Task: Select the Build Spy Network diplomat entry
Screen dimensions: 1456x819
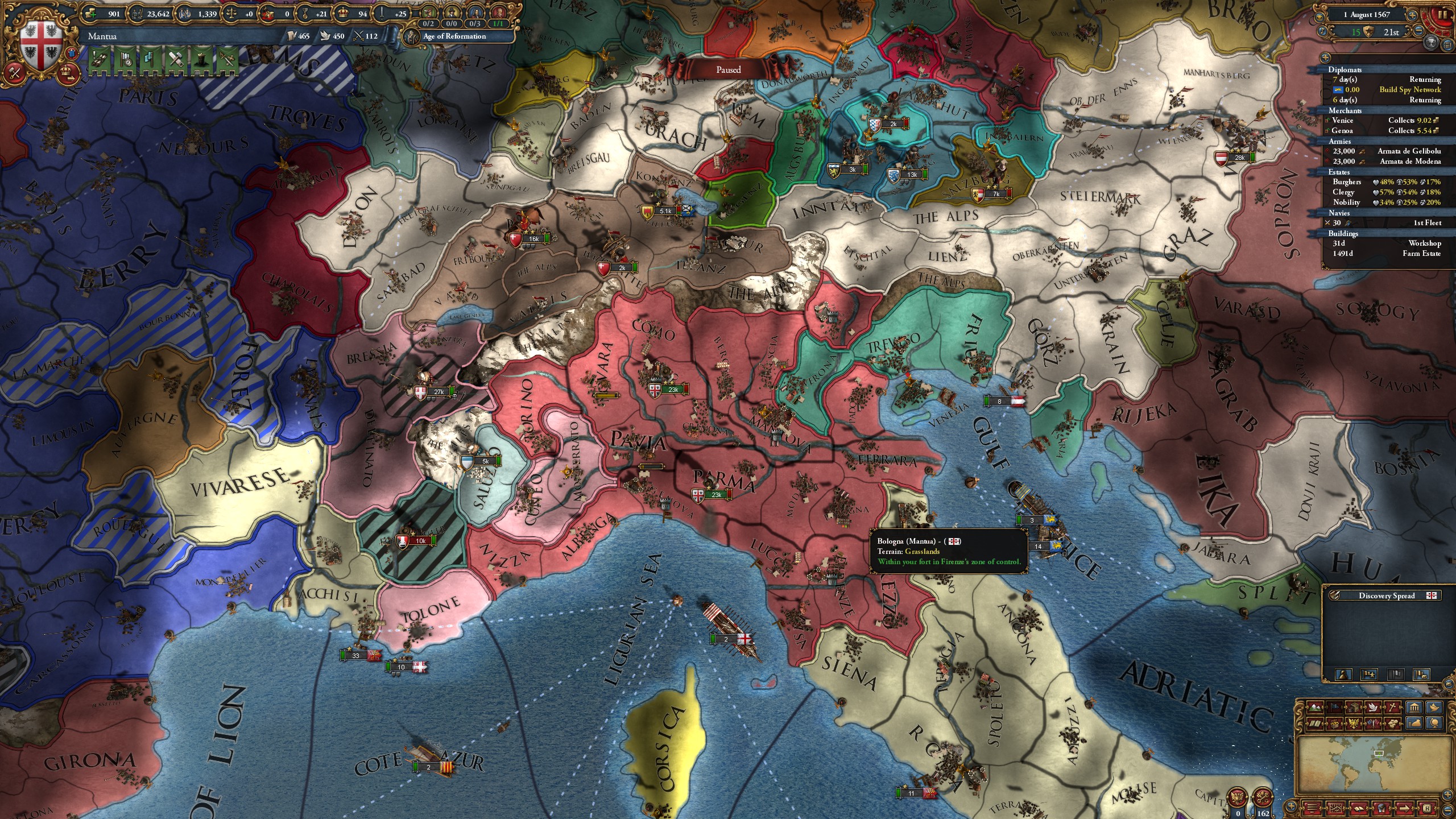Action: point(1410,90)
